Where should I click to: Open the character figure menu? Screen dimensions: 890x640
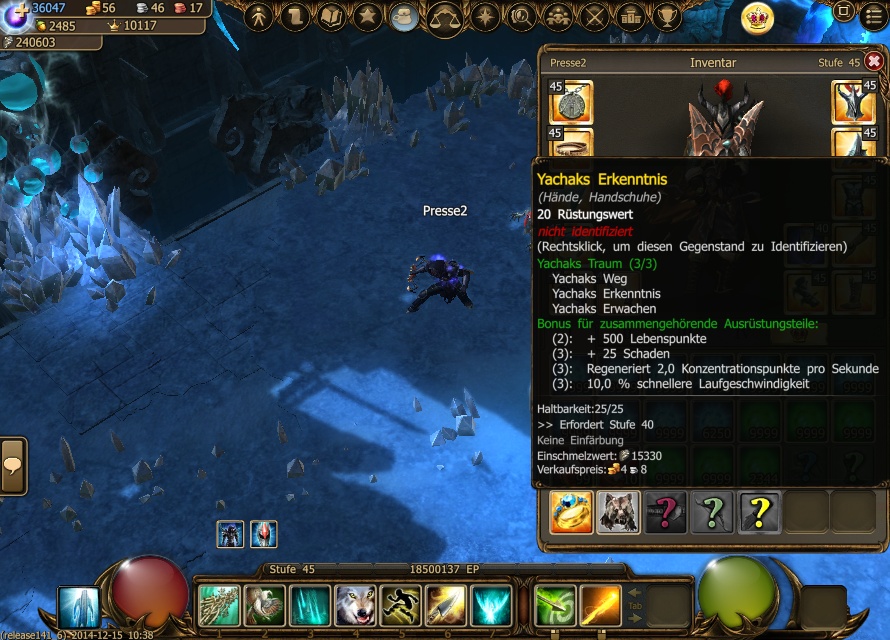tap(259, 16)
